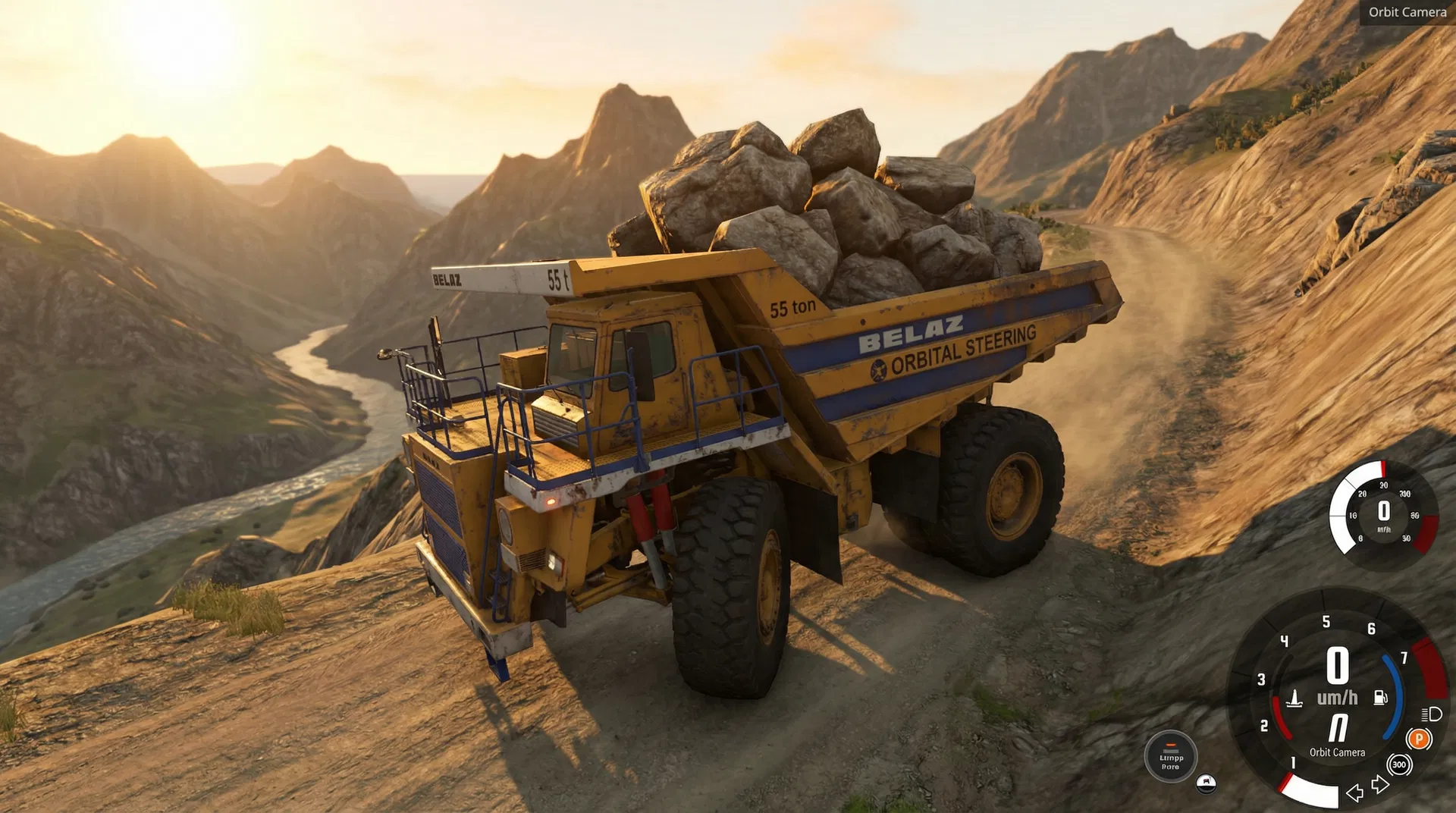Select the cruise control 300 indicator
1456x813 pixels.
(1399, 764)
